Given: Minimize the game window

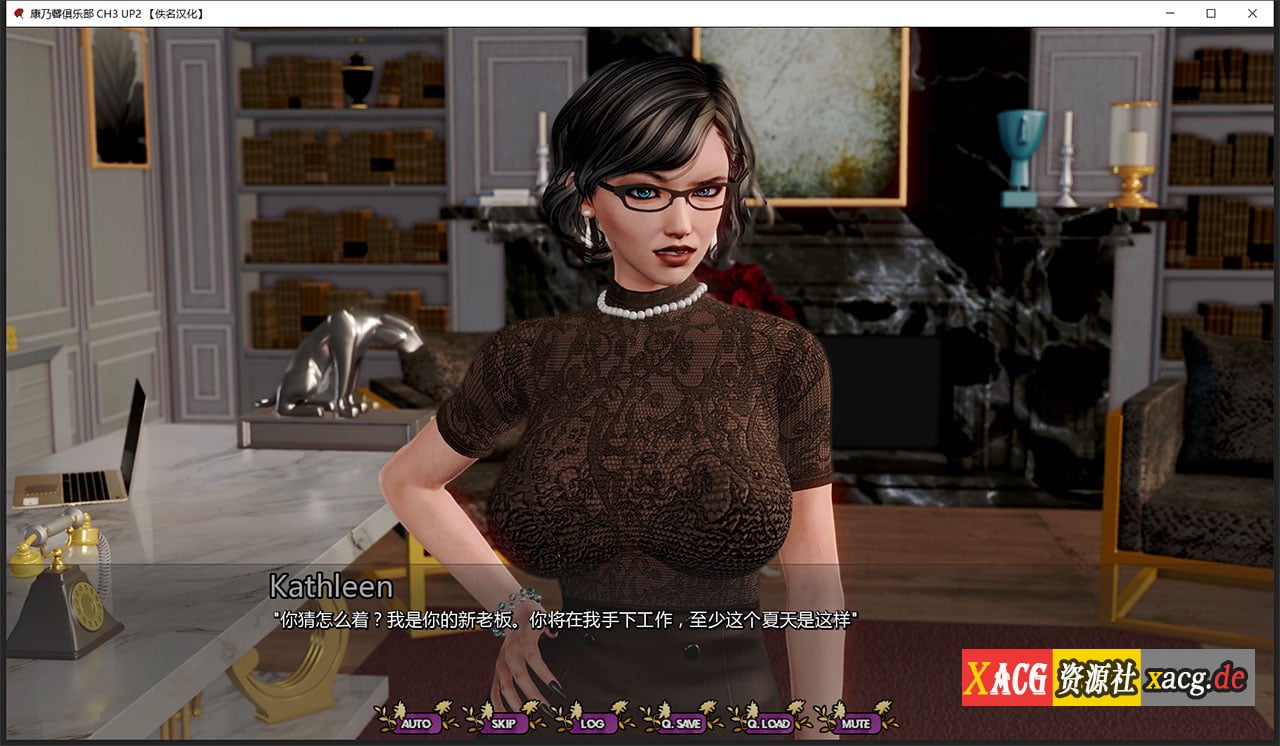Looking at the screenshot, I should tap(1168, 13).
